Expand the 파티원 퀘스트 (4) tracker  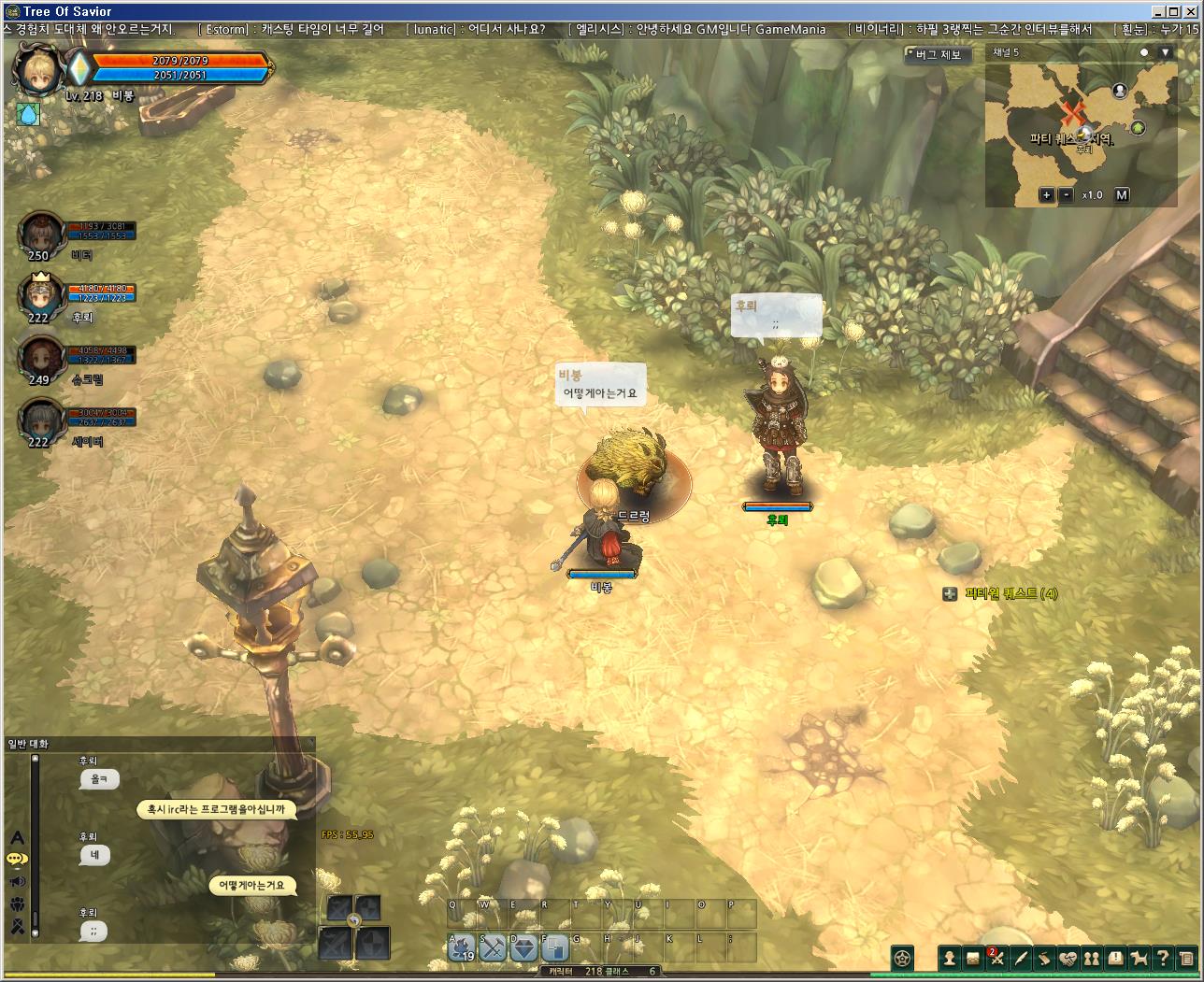click(950, 594)
